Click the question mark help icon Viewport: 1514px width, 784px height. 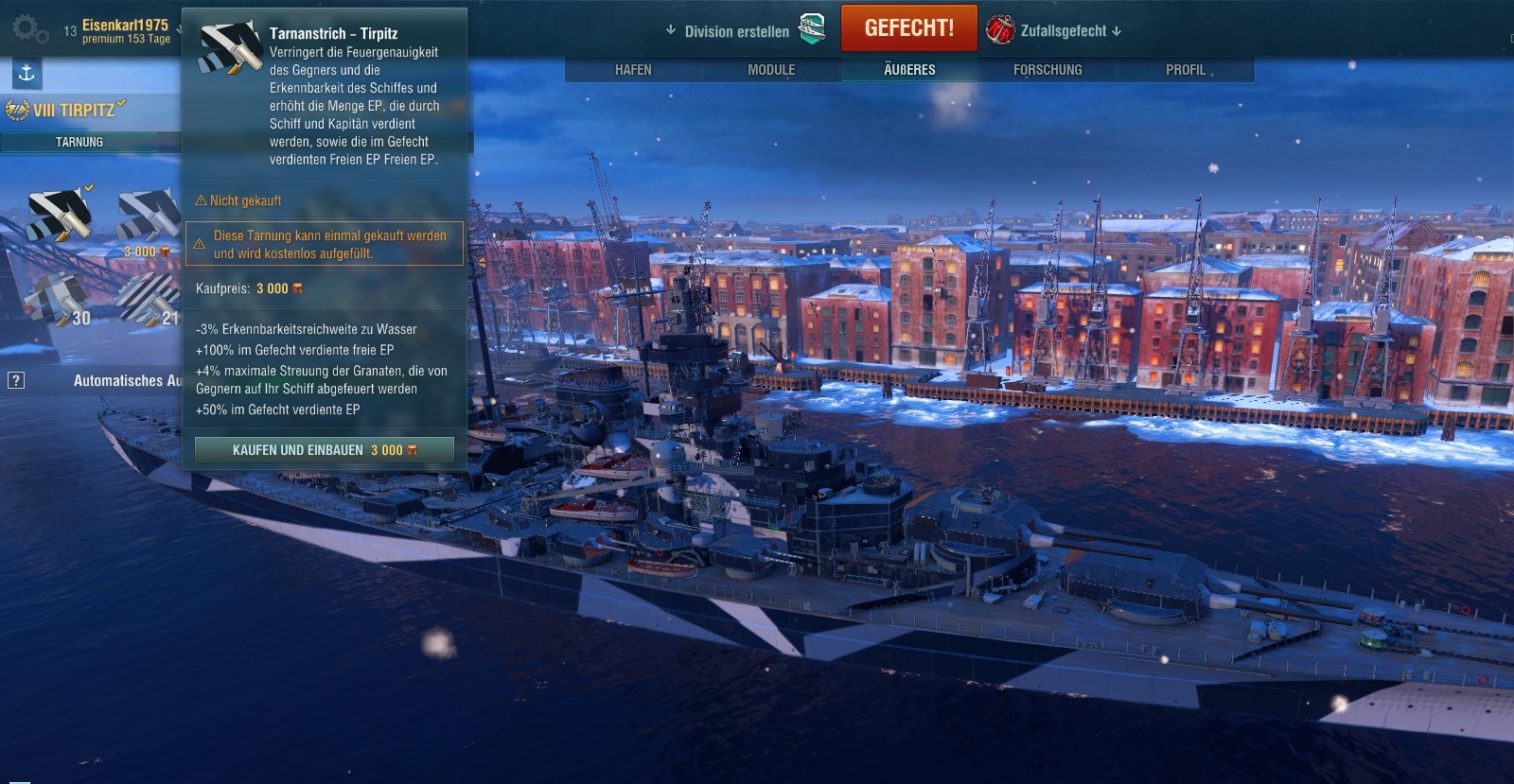pos(16,380)
